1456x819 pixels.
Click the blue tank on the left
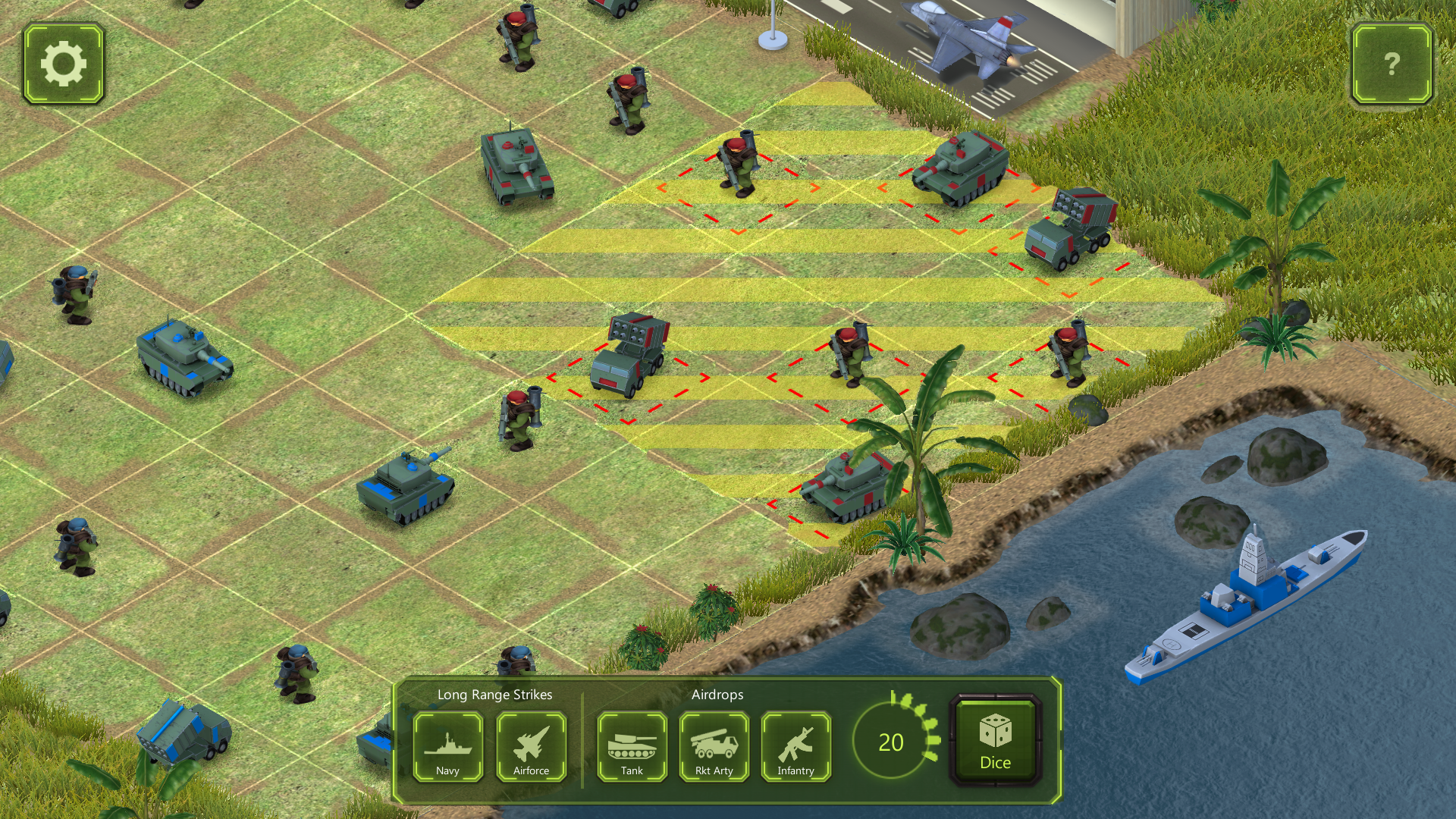click(x=182, y=356)
